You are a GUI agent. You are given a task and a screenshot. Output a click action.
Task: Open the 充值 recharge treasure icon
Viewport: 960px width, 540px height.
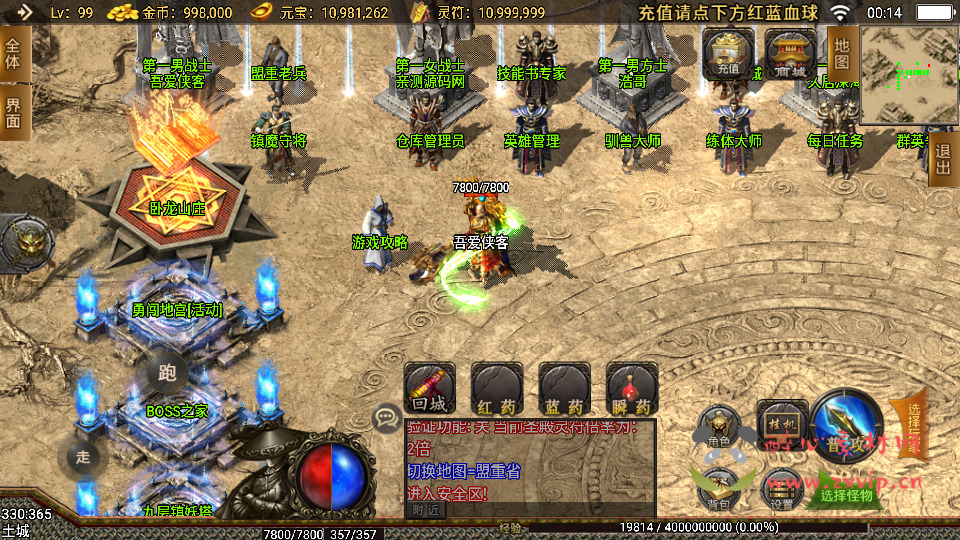click(727, 51)
